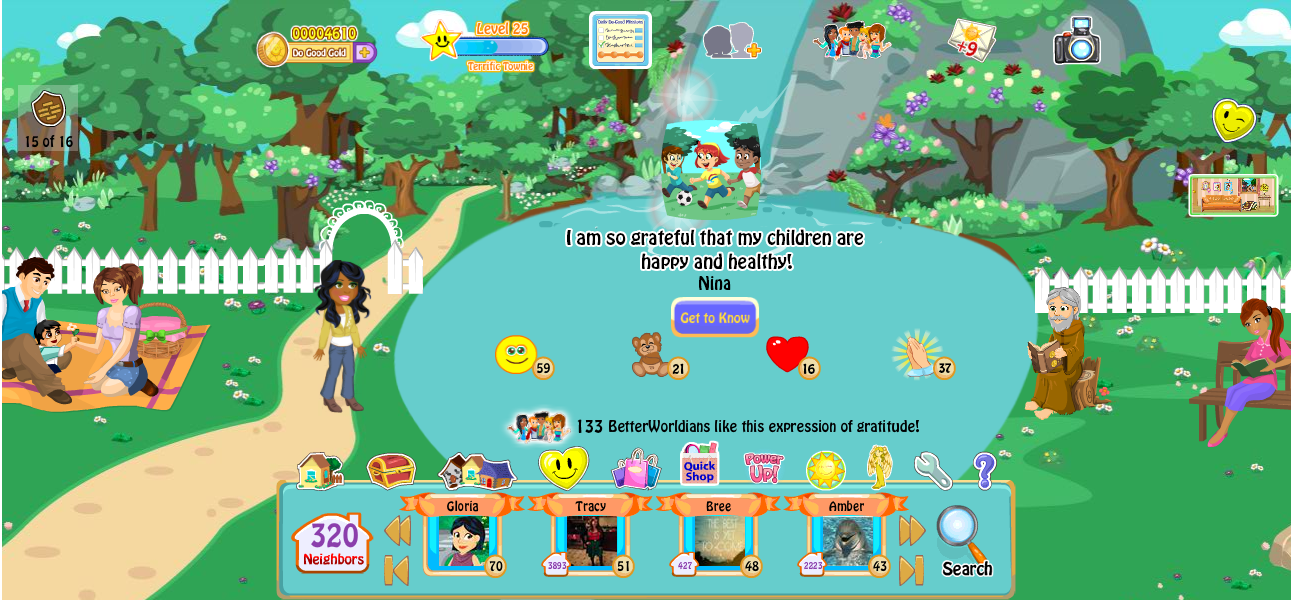Open the Power Up! menu
Image resolution: width=1291 pixels, height=600 pixels.
point(764,468)
